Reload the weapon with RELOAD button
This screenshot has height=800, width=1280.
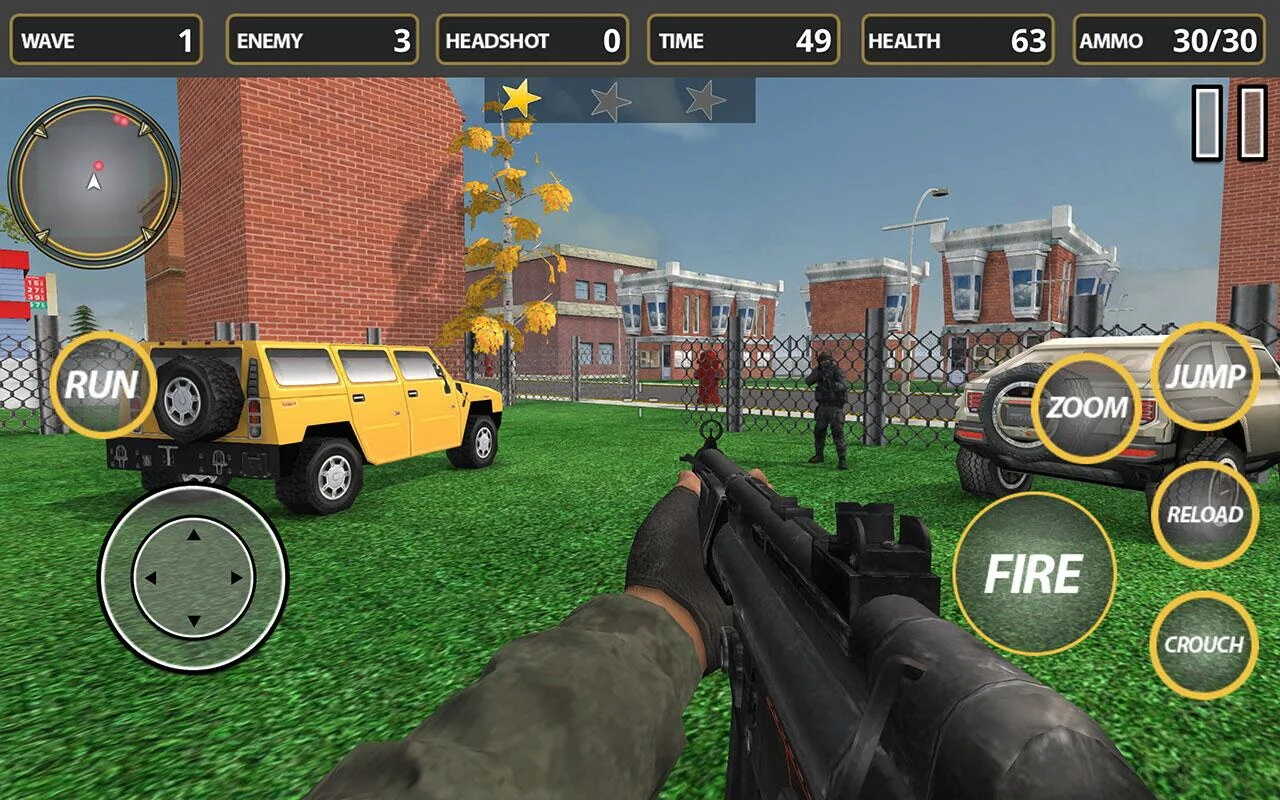[x=1204, y=515]
